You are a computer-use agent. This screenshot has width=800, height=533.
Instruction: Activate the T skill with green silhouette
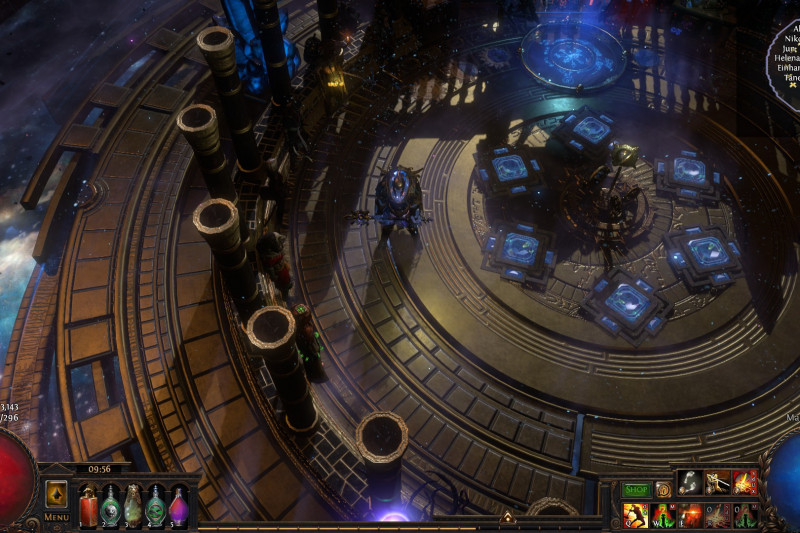(744, 515)
